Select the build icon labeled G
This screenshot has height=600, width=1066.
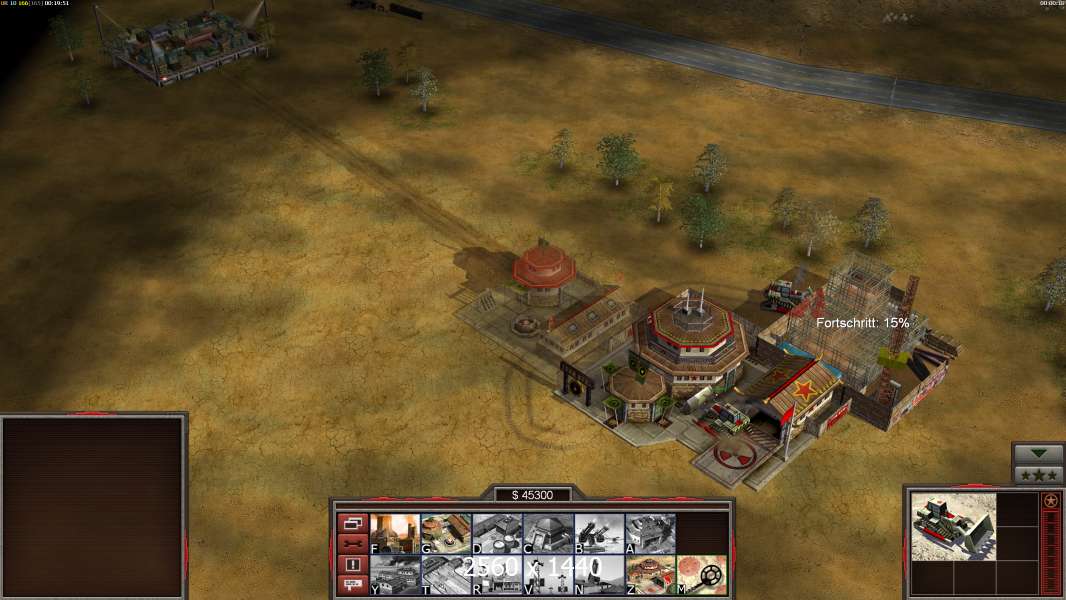(446, 534)
